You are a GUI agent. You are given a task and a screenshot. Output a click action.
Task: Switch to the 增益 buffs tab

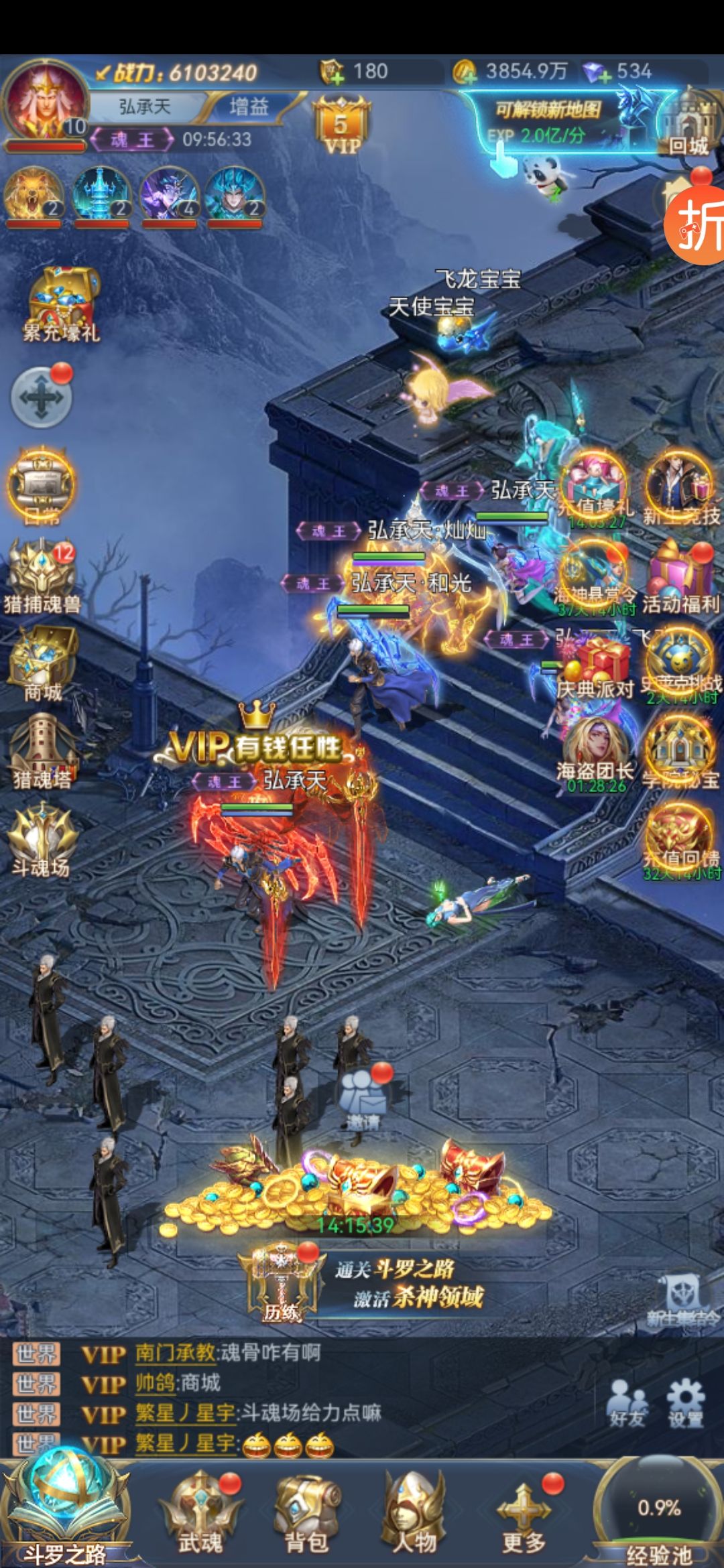click(x=249, y=107)
